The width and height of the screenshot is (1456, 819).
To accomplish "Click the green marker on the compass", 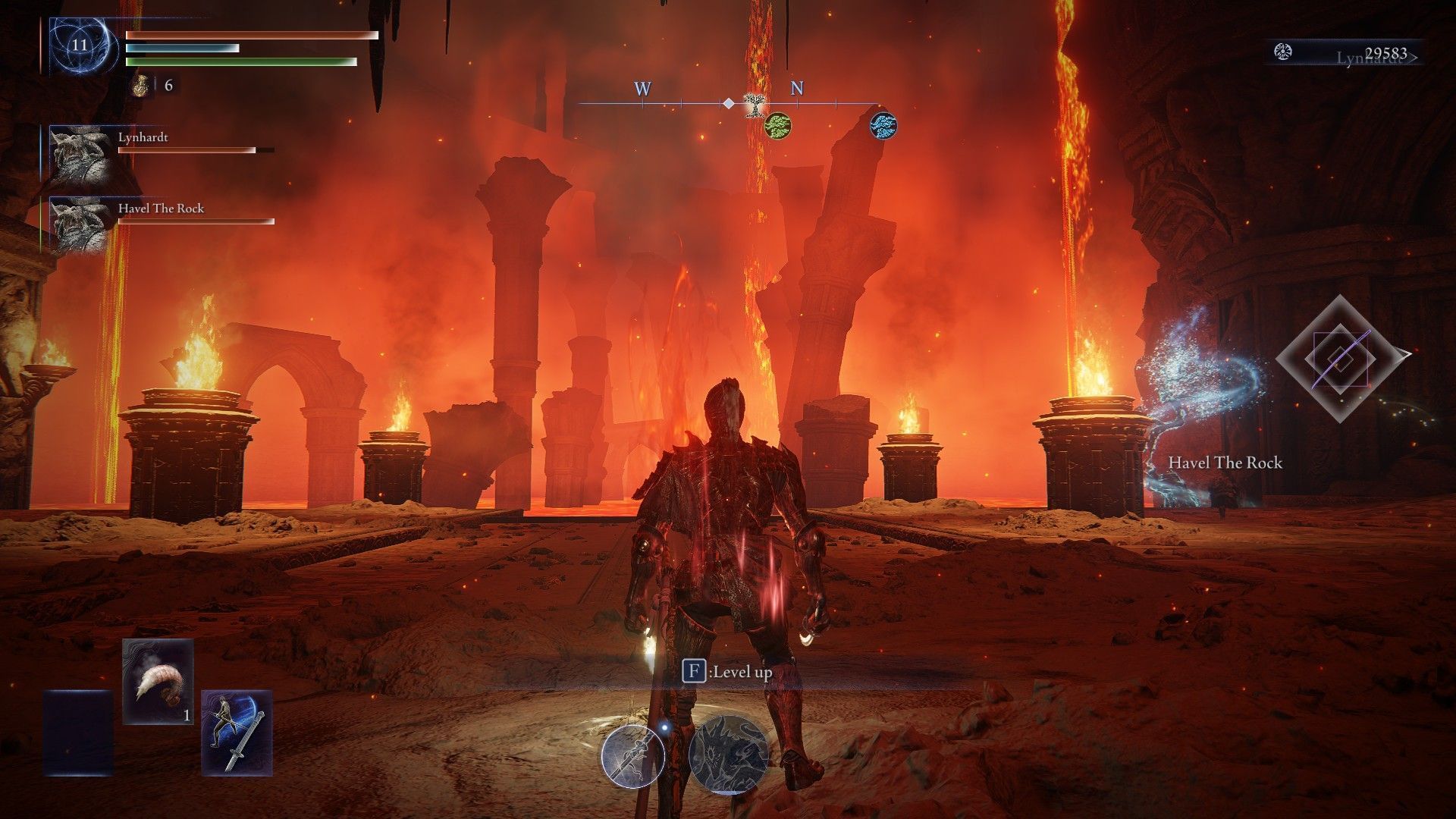I will click(x=777, y=124).
